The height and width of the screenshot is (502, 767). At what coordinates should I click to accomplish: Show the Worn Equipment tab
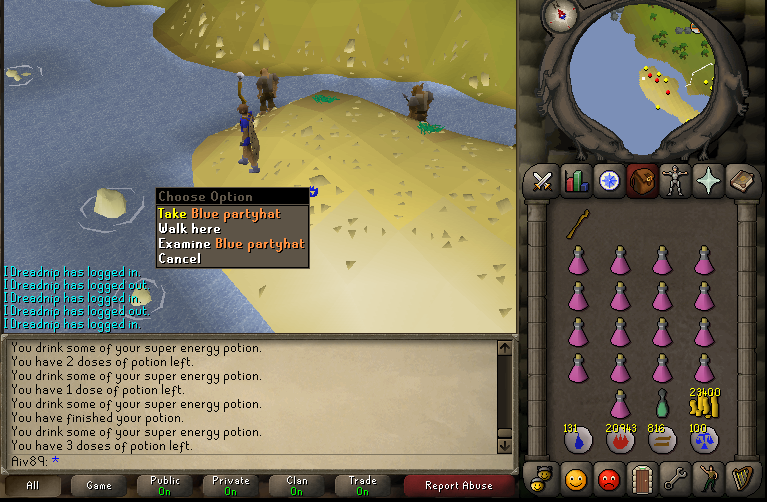(x=674, y=181)
